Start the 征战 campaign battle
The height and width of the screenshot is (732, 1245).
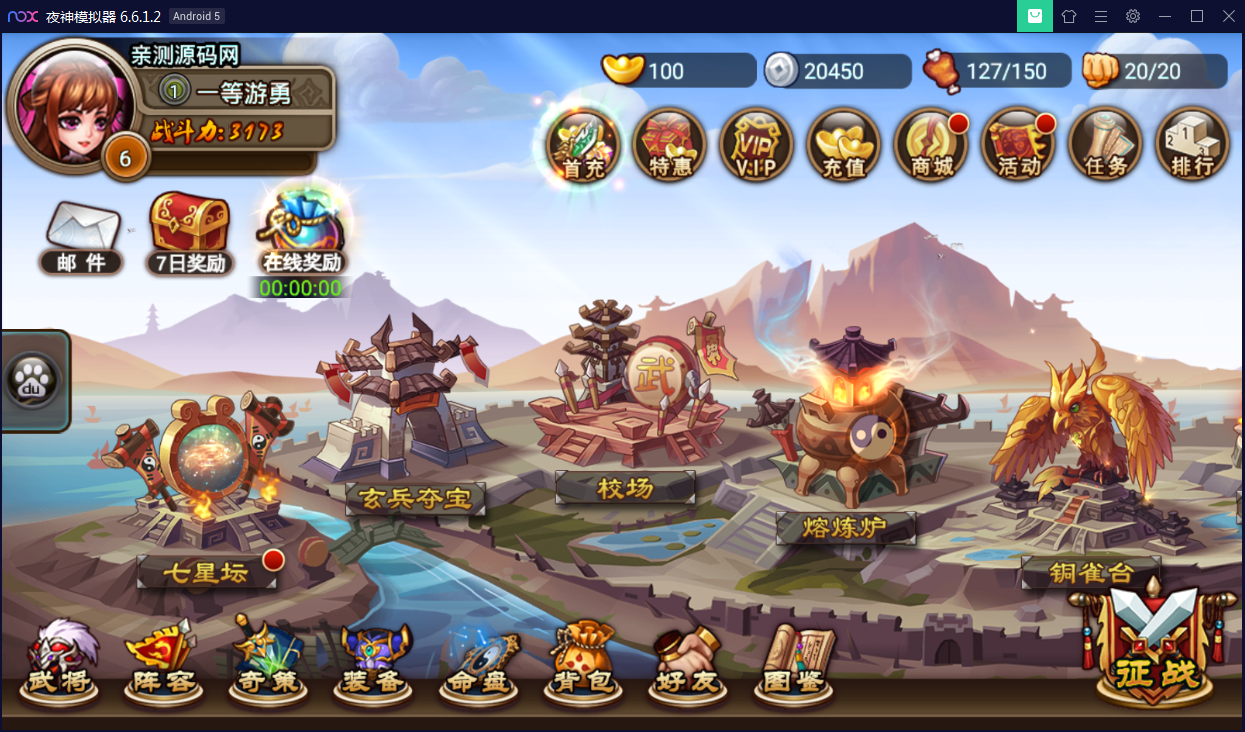[x=1153, y=645]
